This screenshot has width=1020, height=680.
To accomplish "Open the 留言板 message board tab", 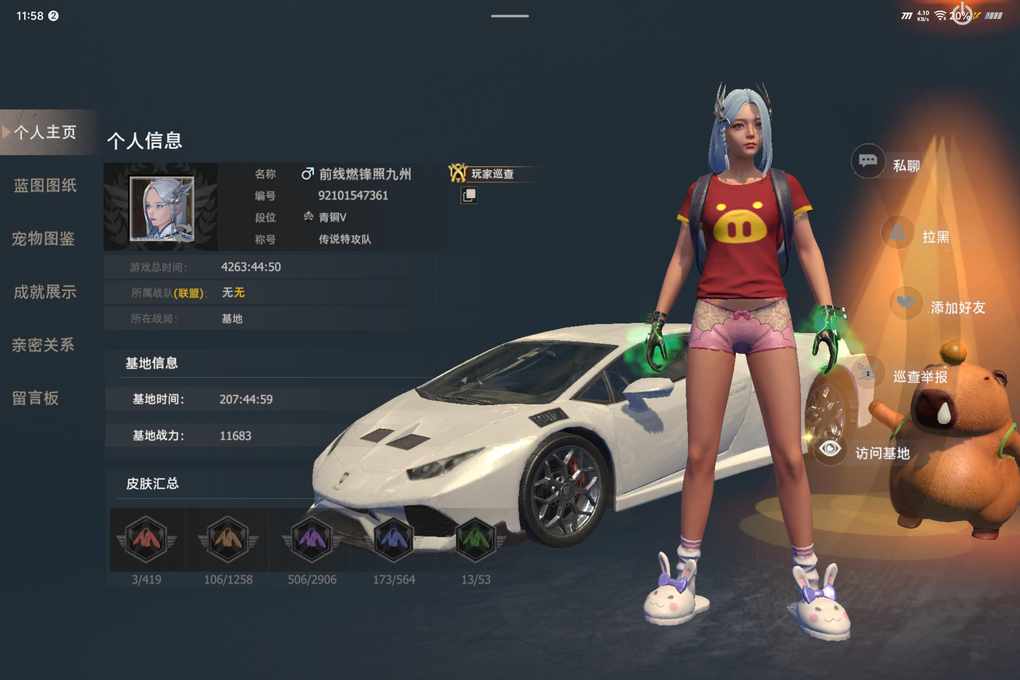I will click(36, 398).
